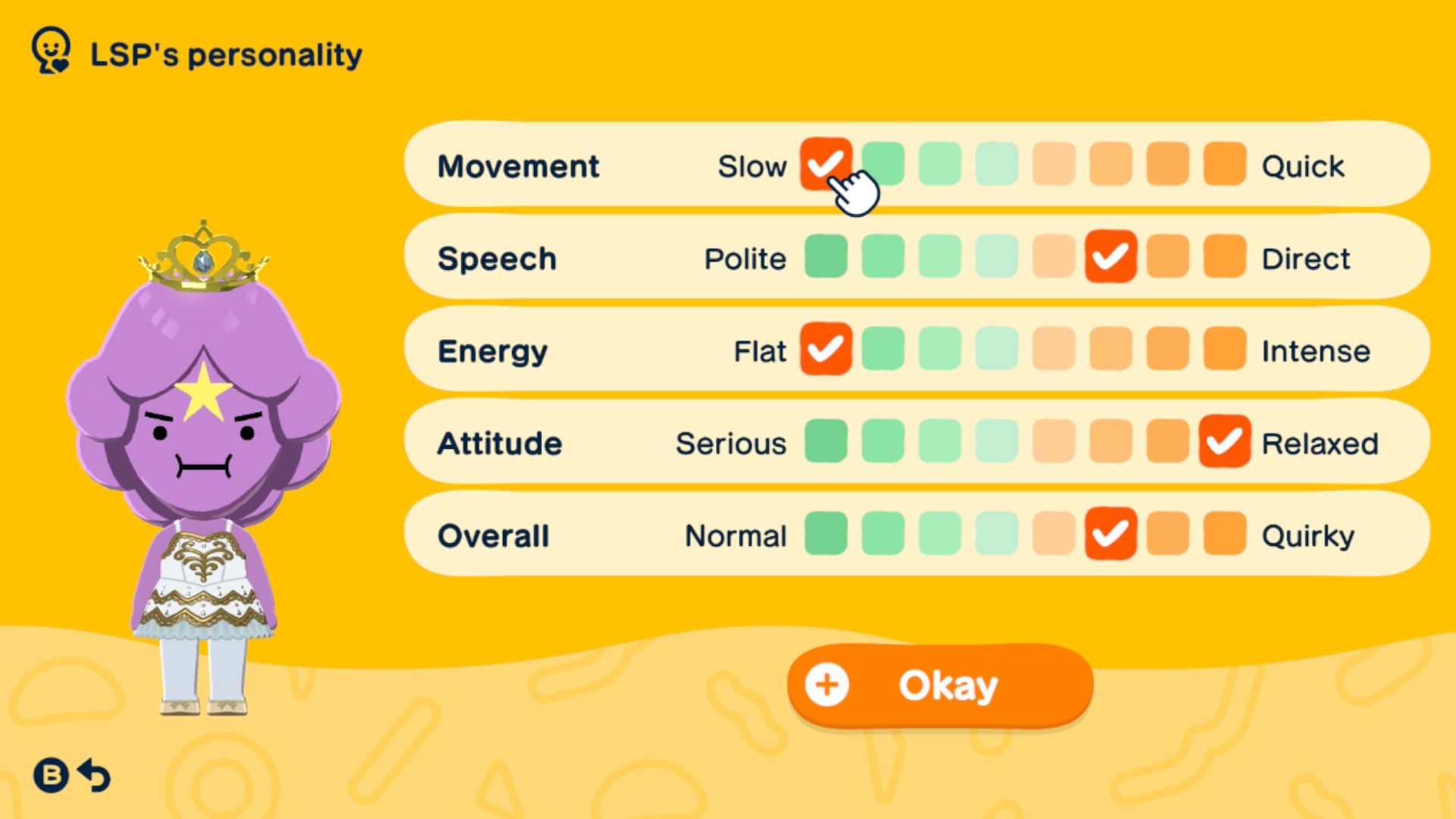The image size is (1456, 819).
Task: Set Energy to the most Intense setting
Action: pyautogui.click(x=1224, y=349)
